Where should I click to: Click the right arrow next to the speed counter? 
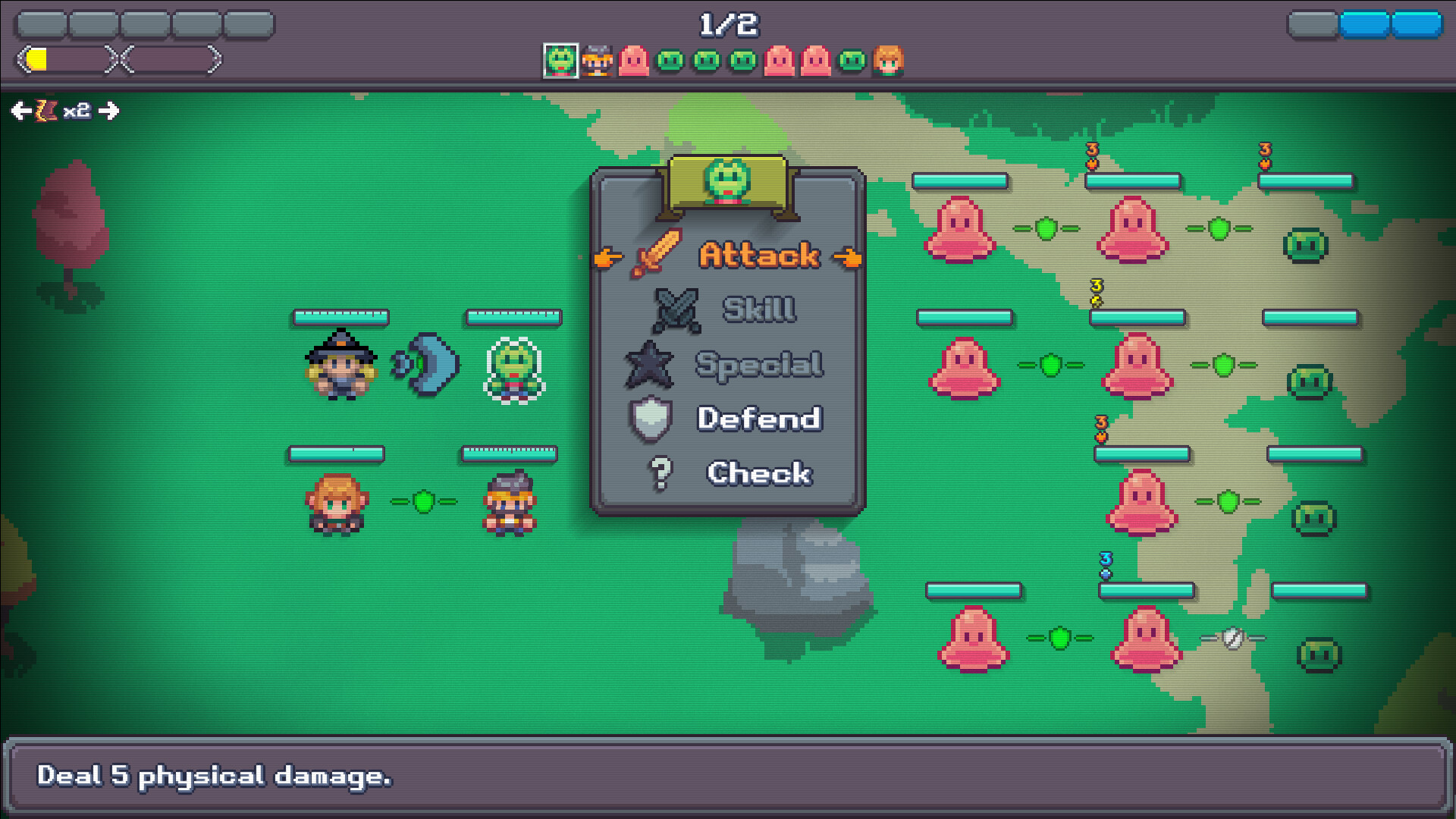(x=111, y=111)
